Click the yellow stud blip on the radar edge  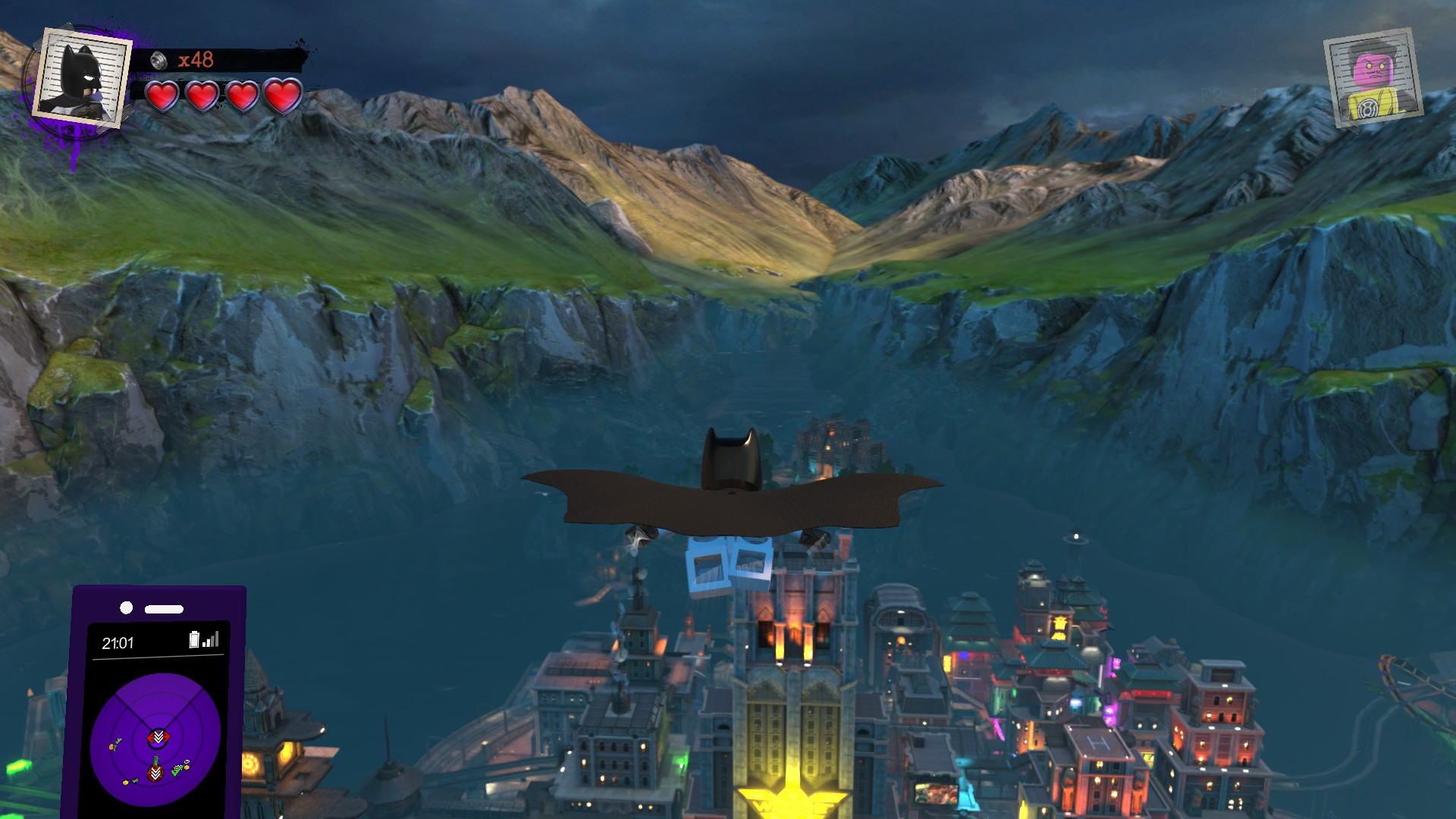coord(125,782)
